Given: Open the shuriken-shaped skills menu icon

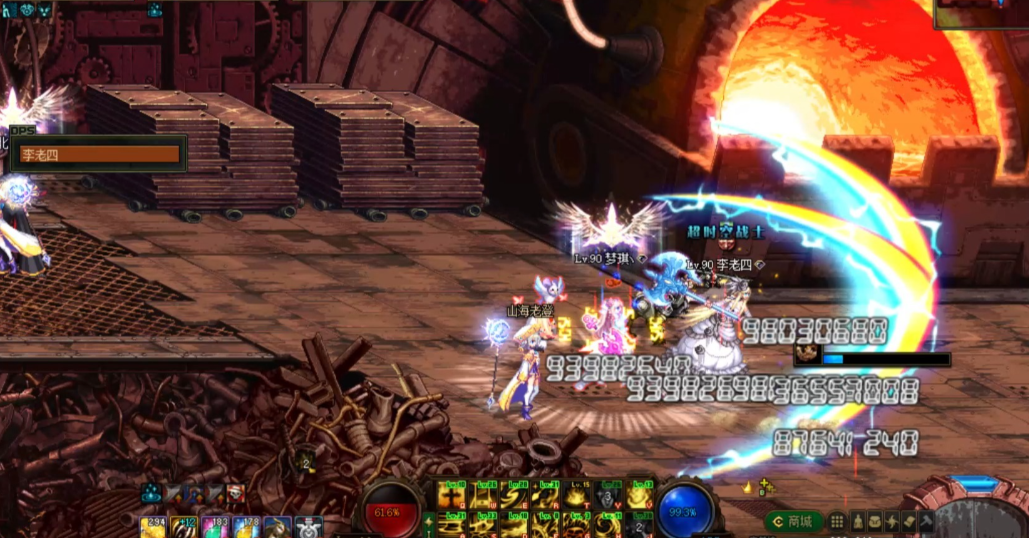Looking at the screenshot, I should [x=892, y=522].
